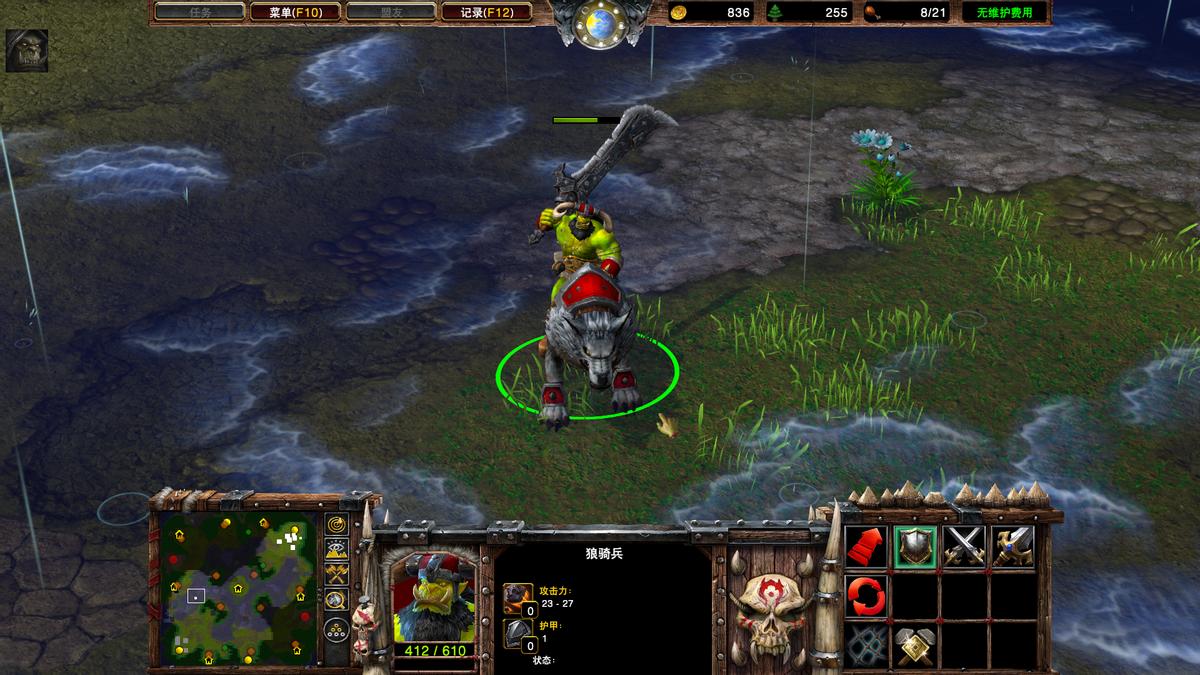
Task: Choose the Attack command sword icon
Action: click(x=1012, y=547)
